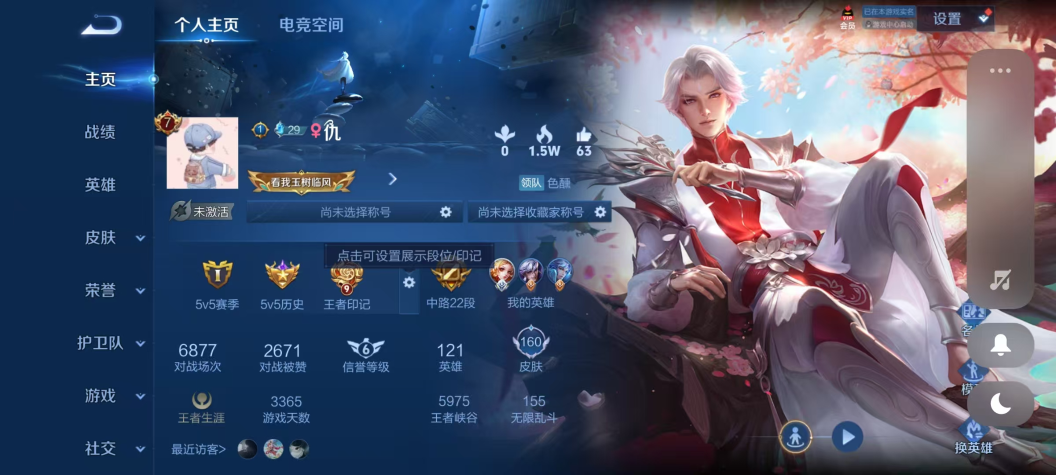This screenshot has height=475, width=1056.
Task: Select 英雄 in the side menu
Action: [x=100, y=184]
